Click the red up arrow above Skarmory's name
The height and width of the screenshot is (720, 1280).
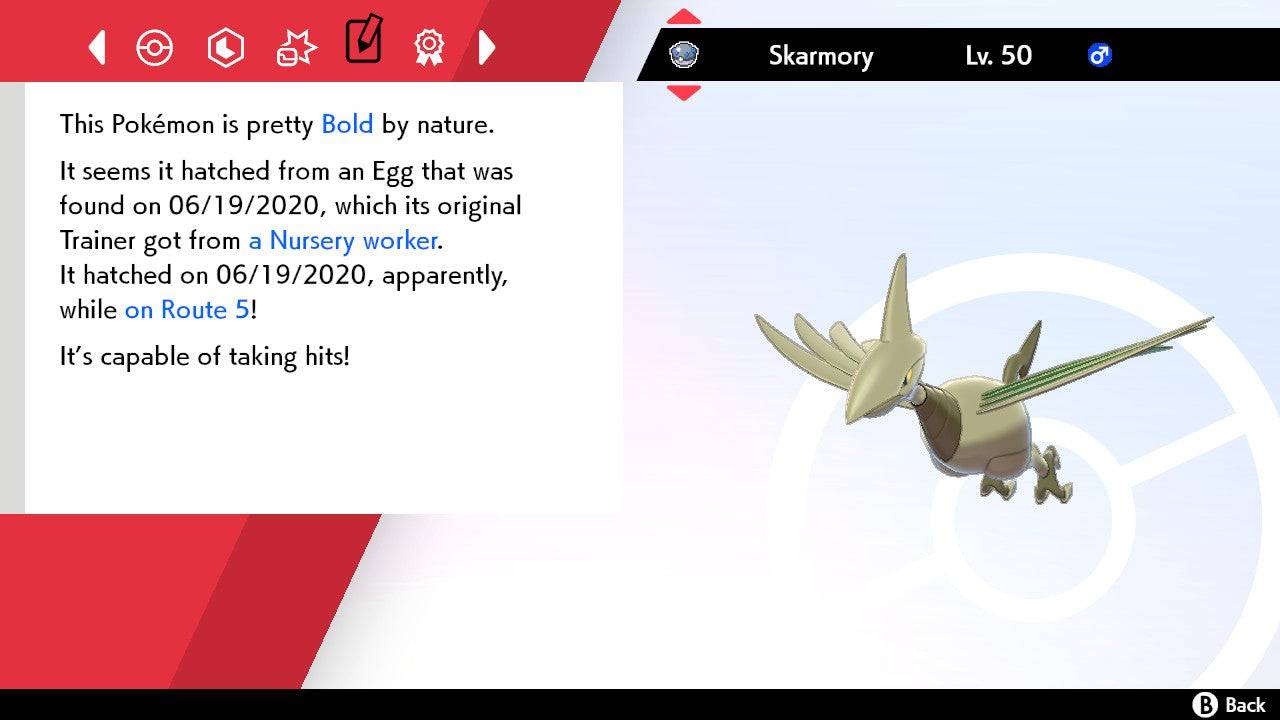(684, 15)
